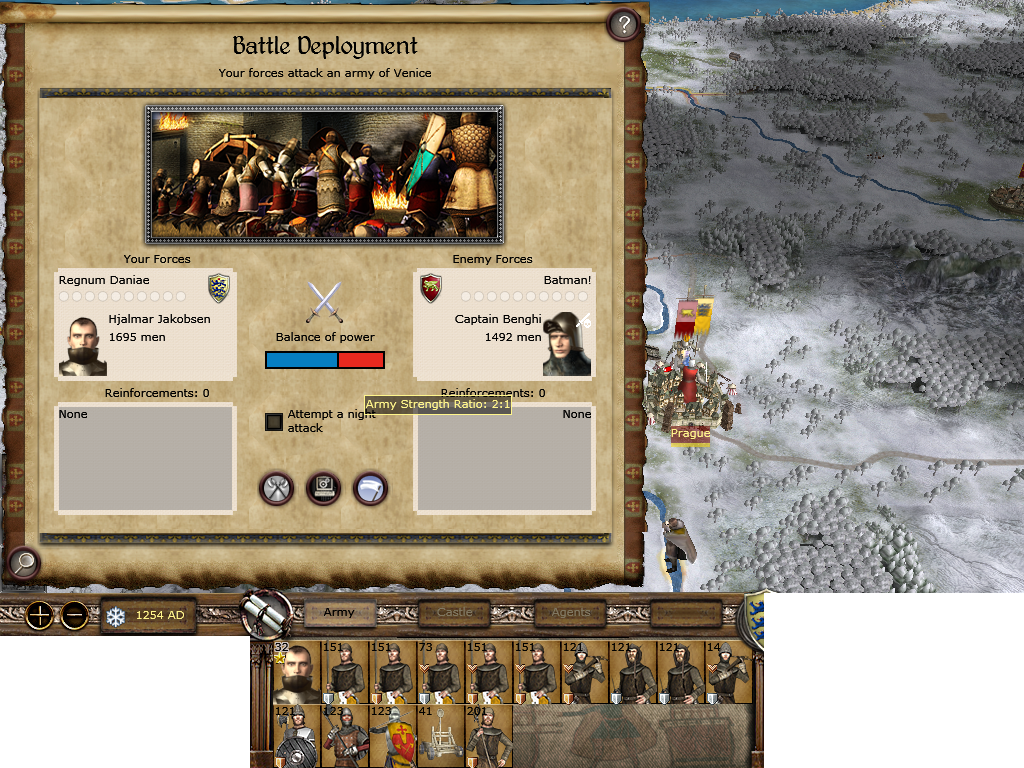Image resolution: width=1024 pixels, height=768 pixels.
Task: Switch to the Agents tab
Action: point(571,612)
